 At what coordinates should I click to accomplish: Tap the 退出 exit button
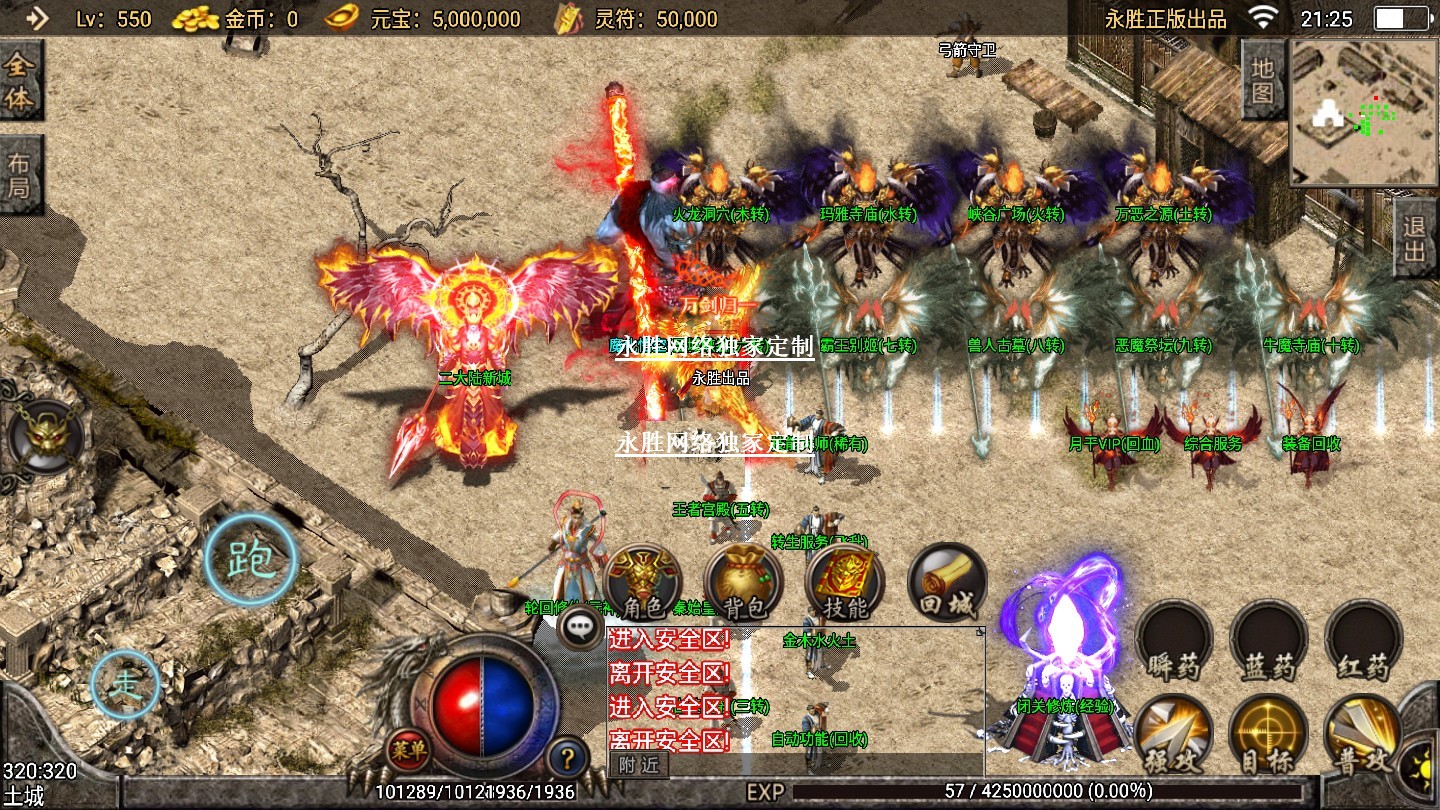(1415, 238)
